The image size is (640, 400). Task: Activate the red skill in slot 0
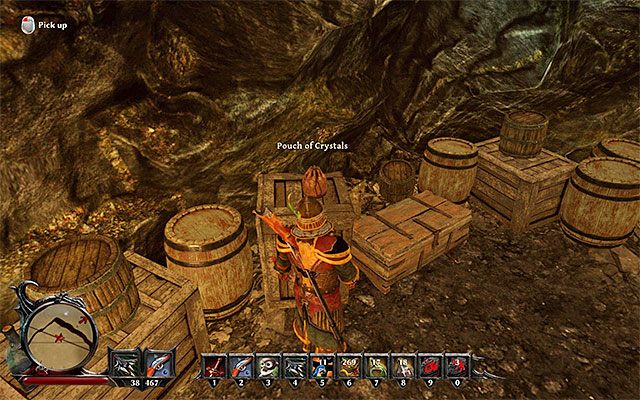pyautogui.click(x=455, y=366)
